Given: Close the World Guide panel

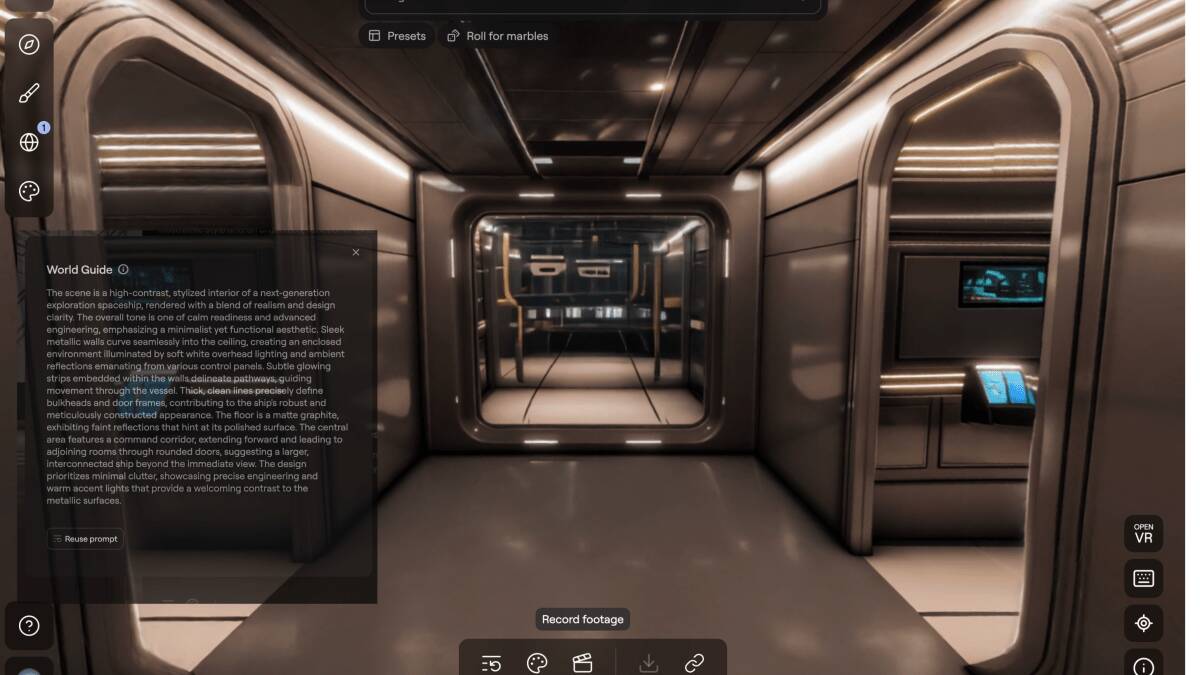Looking at the screenshot, I should point(356,252).
